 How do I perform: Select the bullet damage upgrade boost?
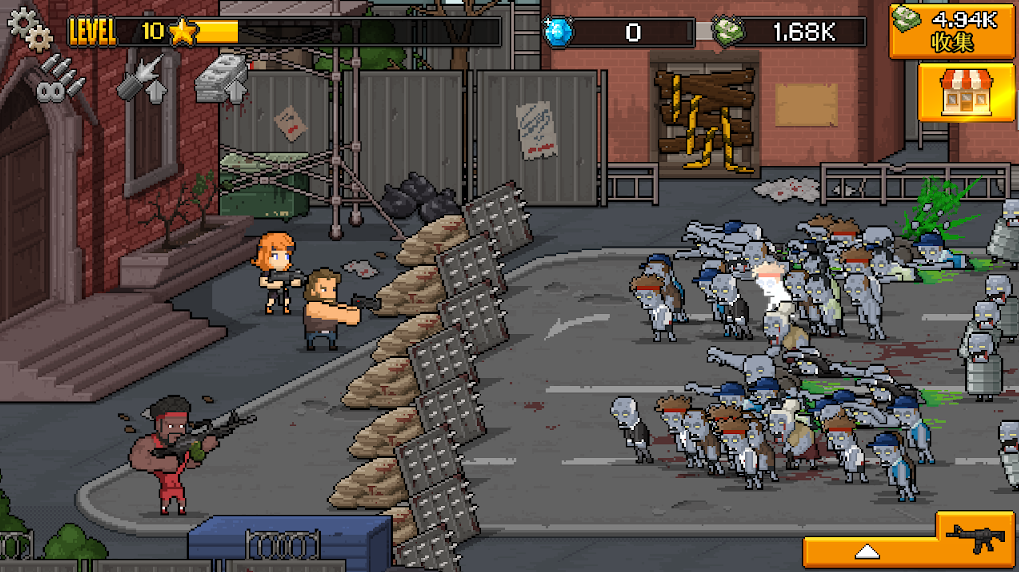(x=138, y=77)
